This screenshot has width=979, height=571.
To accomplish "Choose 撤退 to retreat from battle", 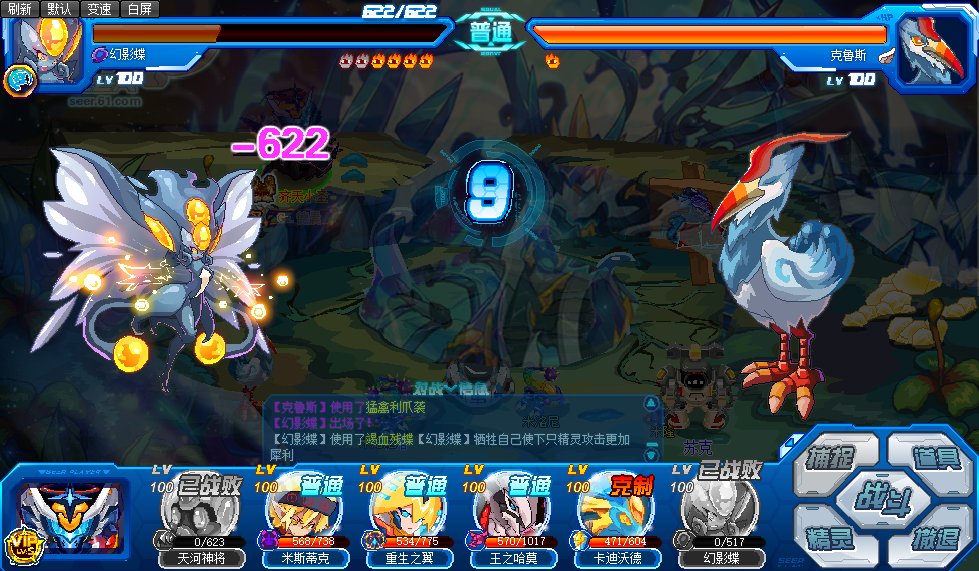I will pyautogui.click(x=930, y=535).
